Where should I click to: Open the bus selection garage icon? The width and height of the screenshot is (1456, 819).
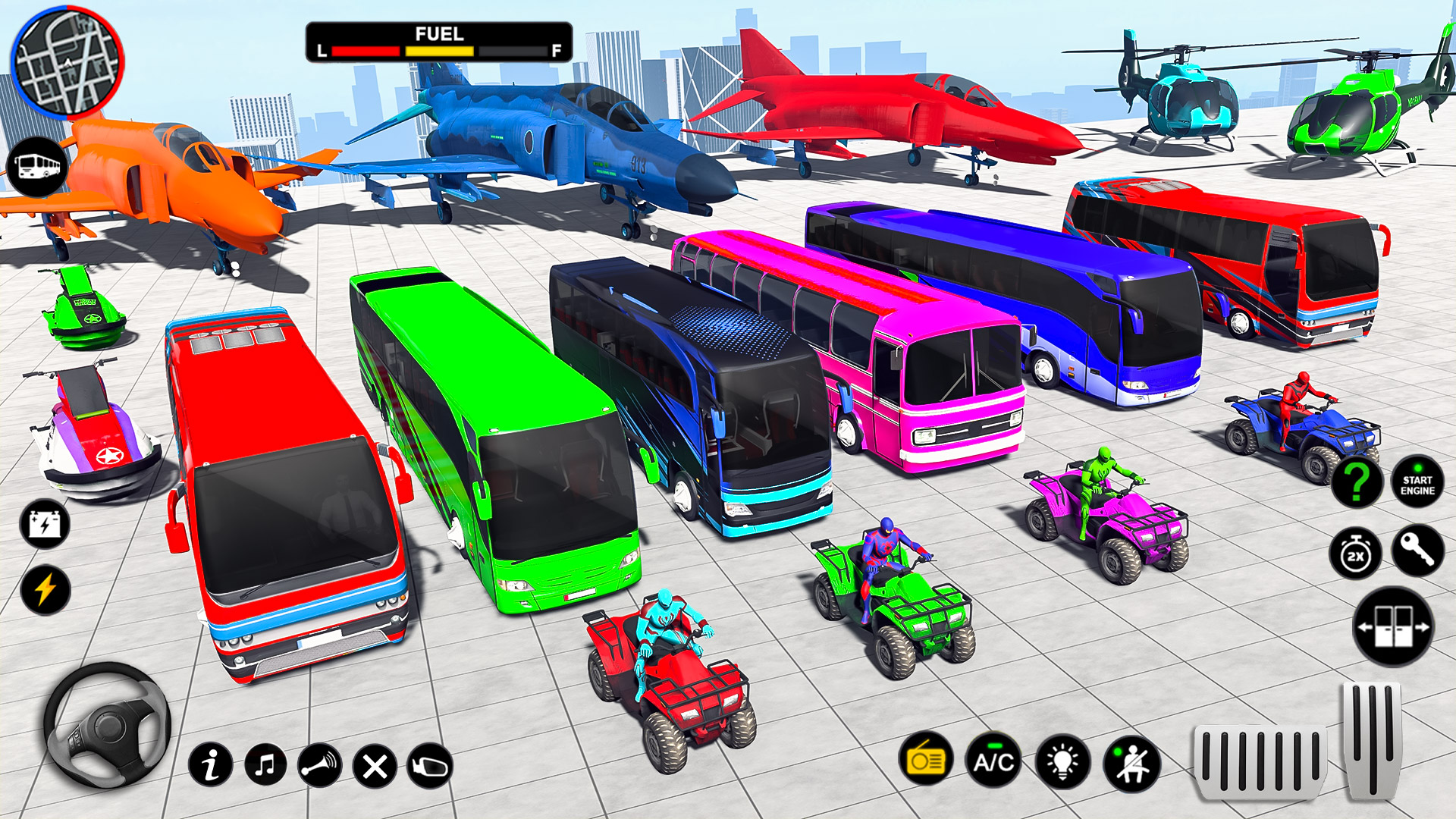[38, 162]
